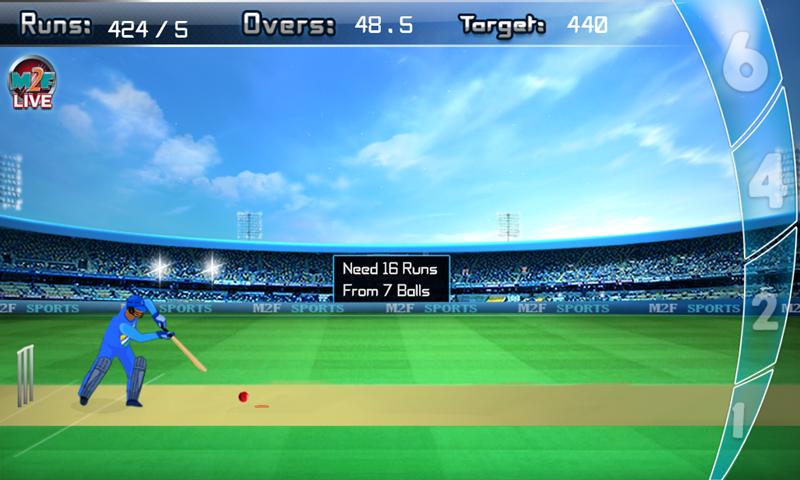Play a 1 run shot
800x480 pixels.
(741, 420)
